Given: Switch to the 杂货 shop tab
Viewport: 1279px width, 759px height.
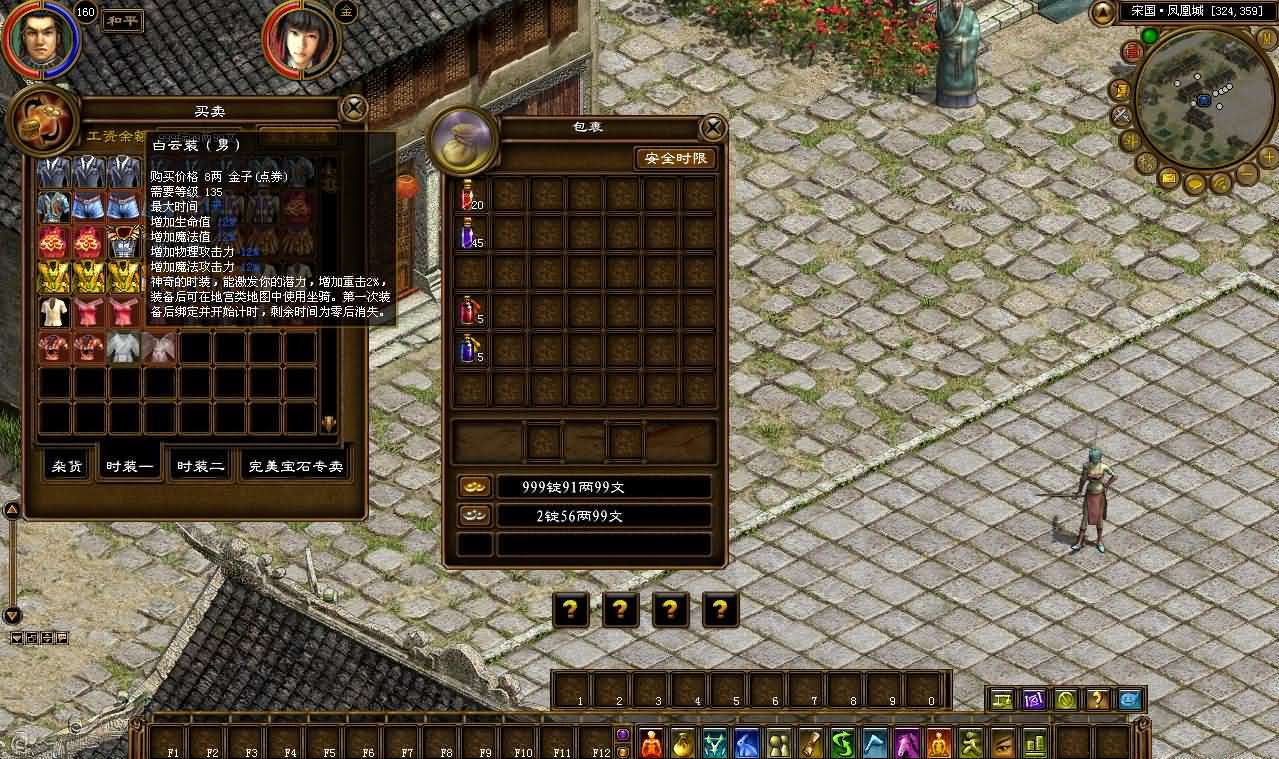Looking at the screenshot, I should coord(68,466).
